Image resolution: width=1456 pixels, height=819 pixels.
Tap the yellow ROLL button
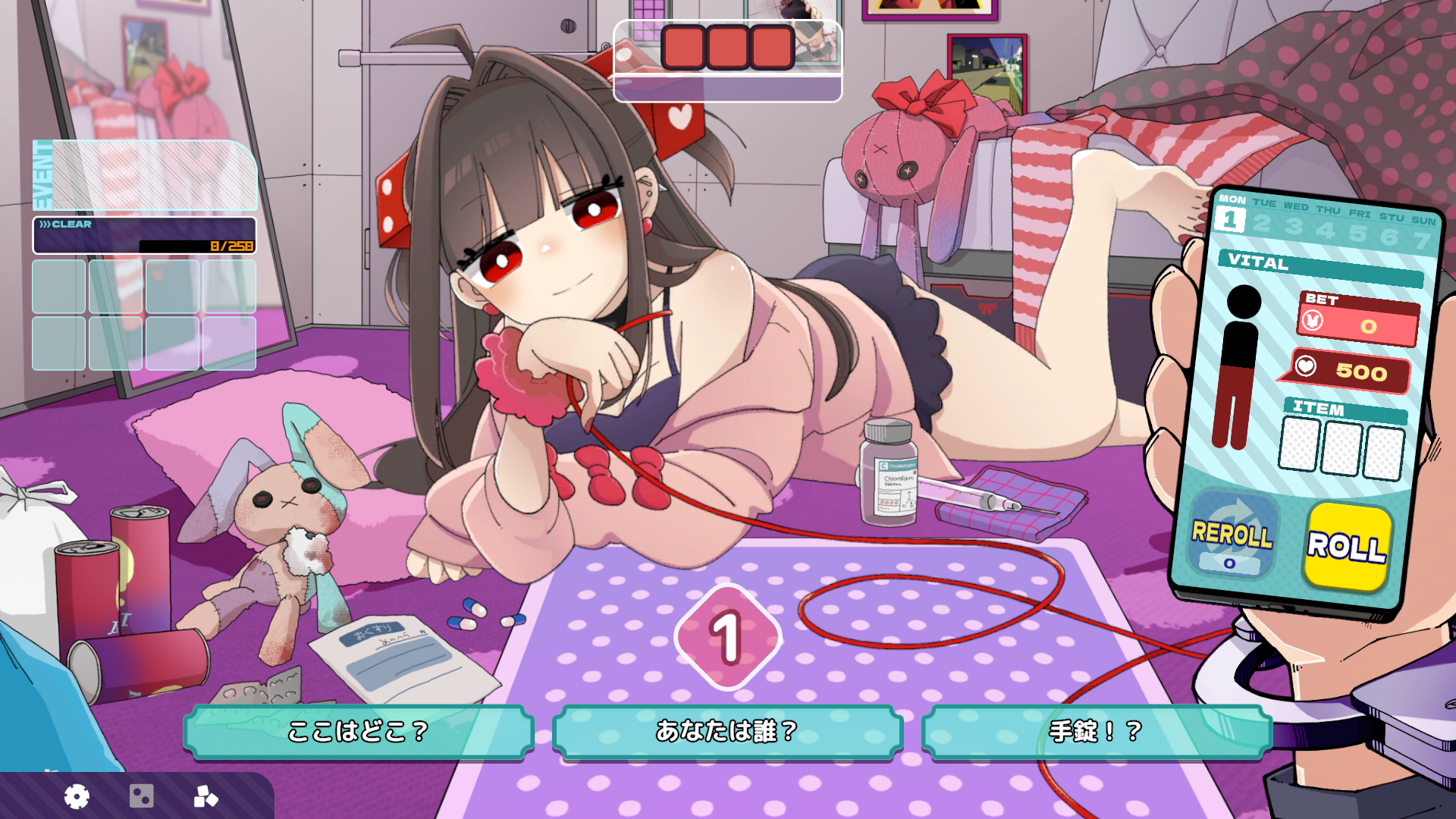click(1348, 546)
